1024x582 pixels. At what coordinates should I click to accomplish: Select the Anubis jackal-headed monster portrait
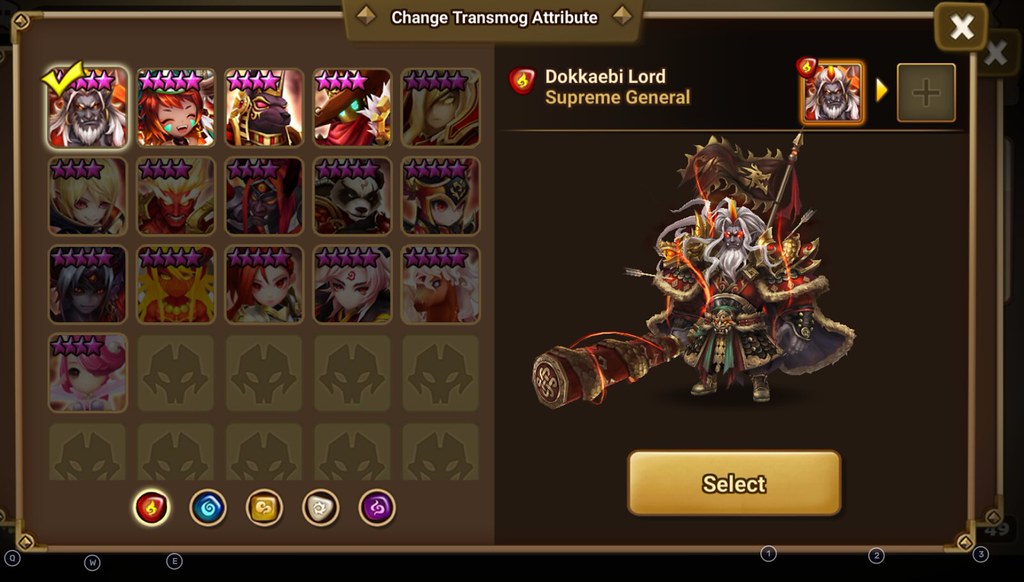point(264,108)
